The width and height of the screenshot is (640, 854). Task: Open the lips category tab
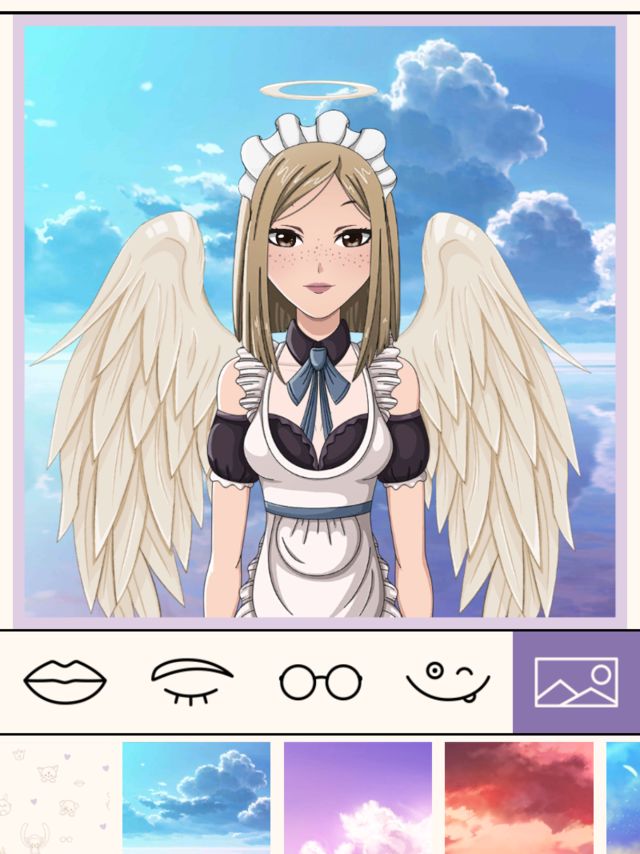click(65, 682)
